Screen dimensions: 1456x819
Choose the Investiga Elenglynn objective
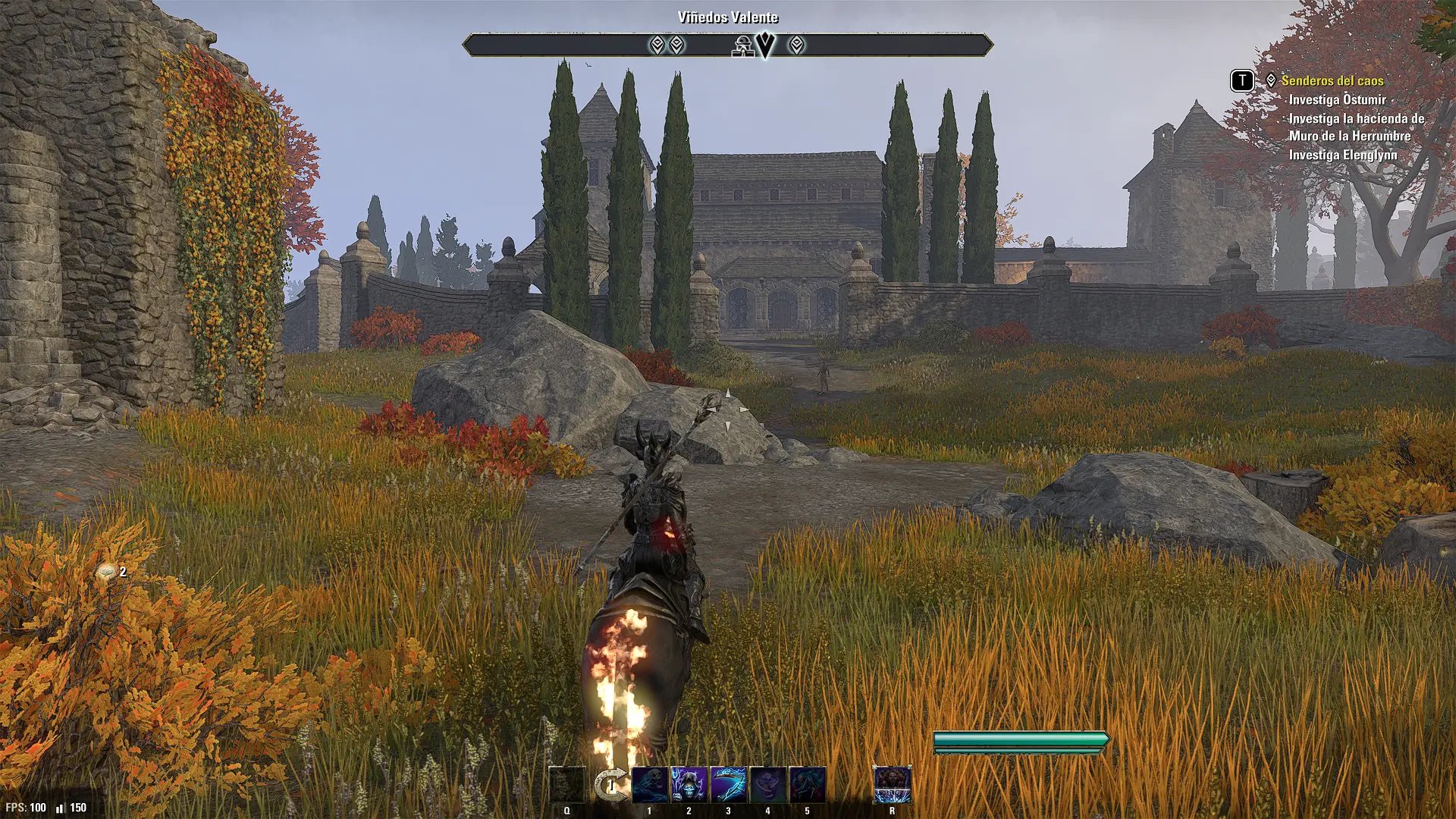click(1342, 155)
